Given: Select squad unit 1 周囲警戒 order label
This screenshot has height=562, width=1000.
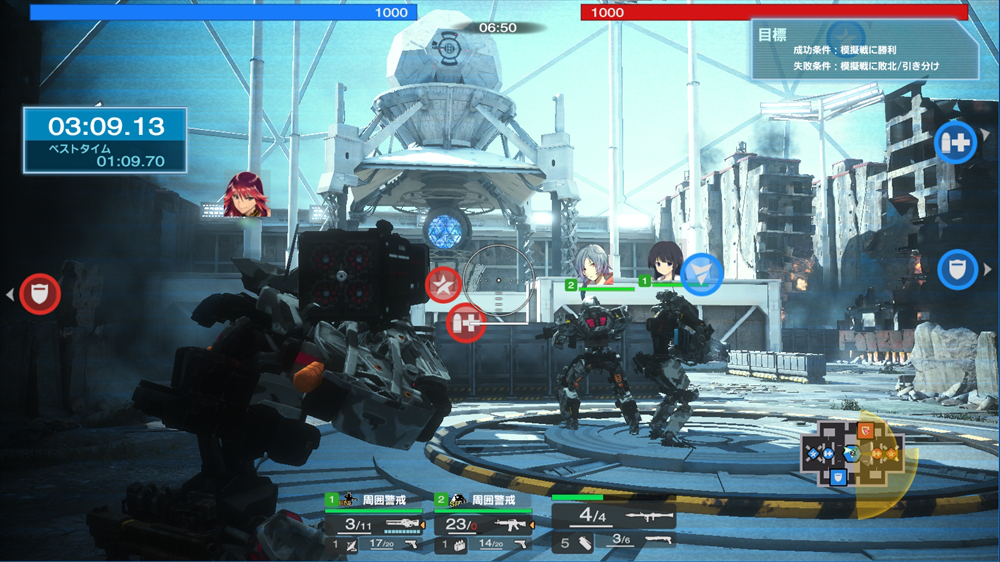Looking at the screenshot, I should coord(385,499).
